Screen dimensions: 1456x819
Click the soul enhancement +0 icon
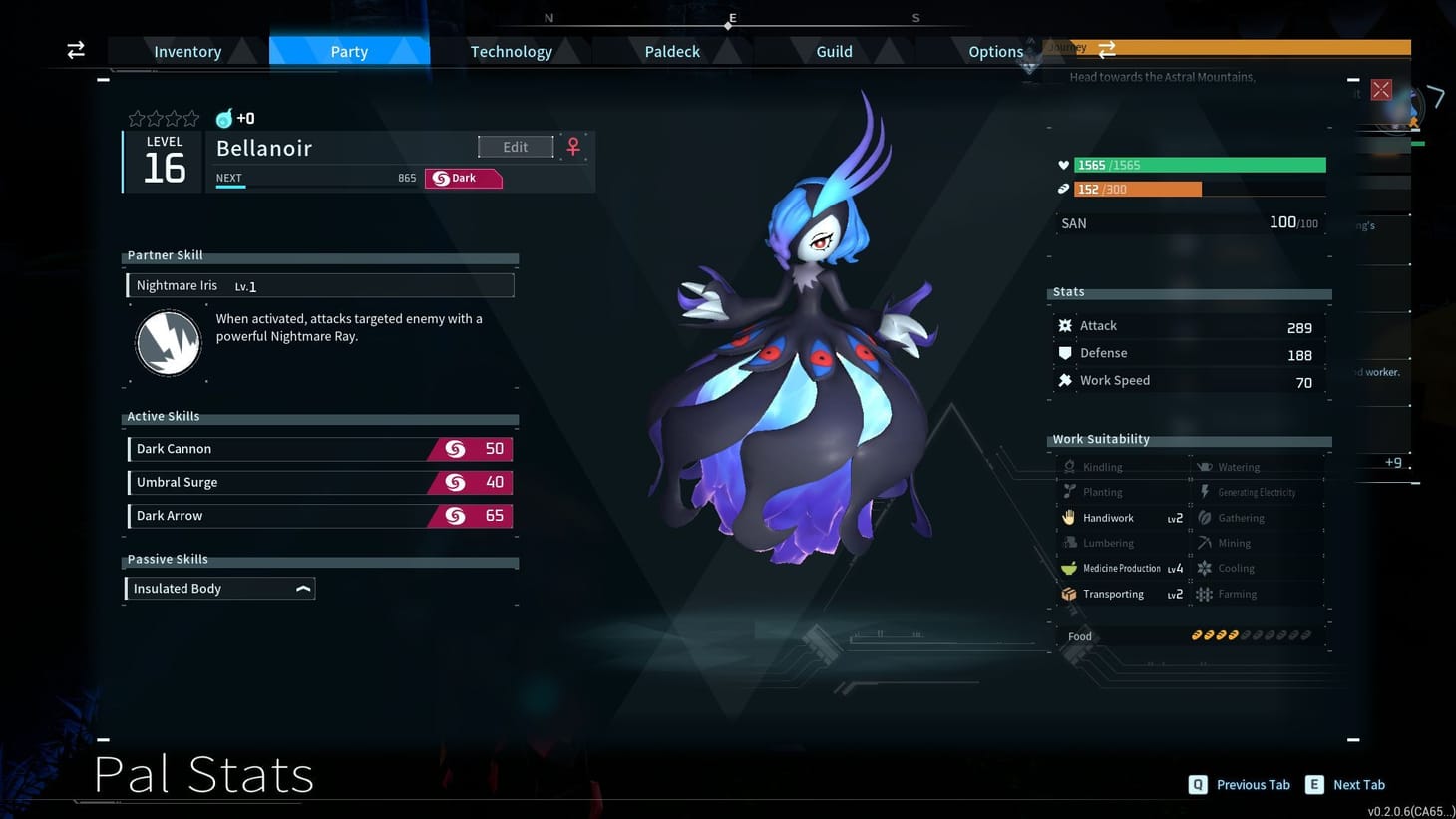point(223,117)
